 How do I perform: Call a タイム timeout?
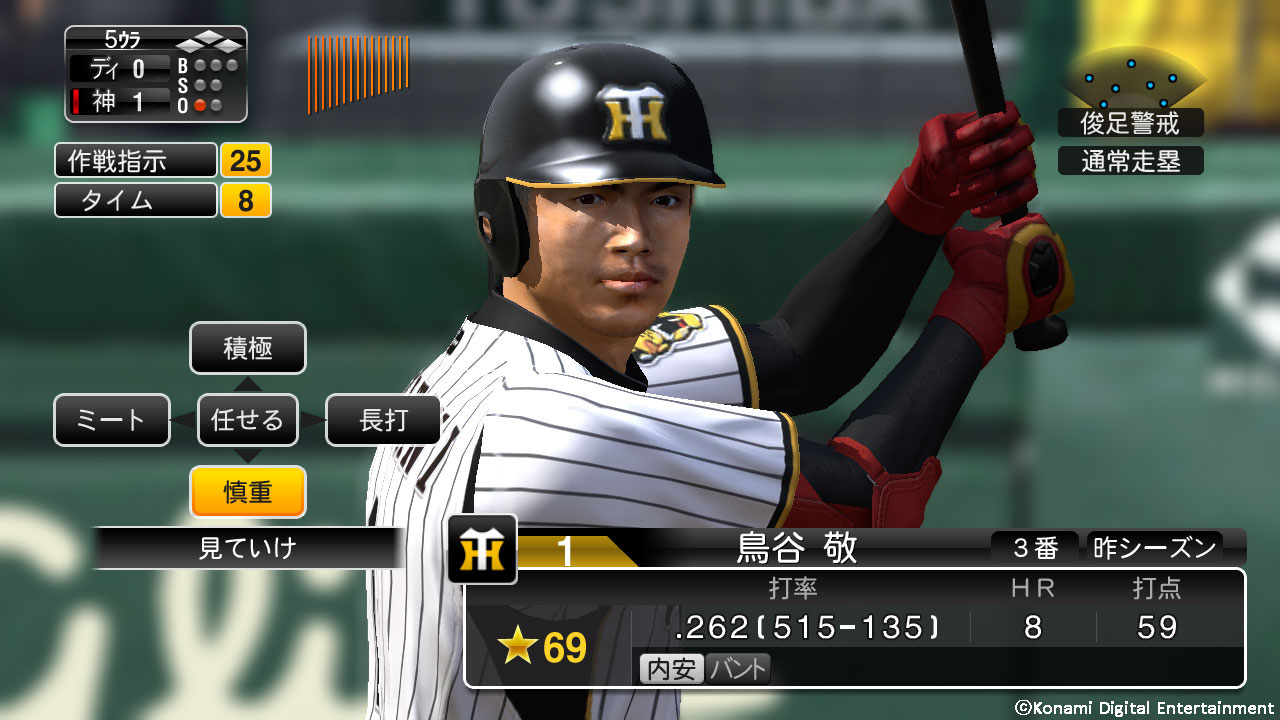[x=136, y=200]
